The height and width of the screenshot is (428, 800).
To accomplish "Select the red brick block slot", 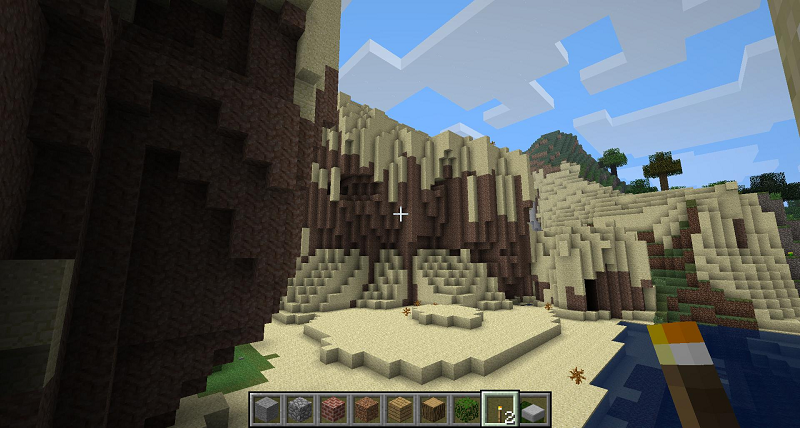I will (332, 409).
